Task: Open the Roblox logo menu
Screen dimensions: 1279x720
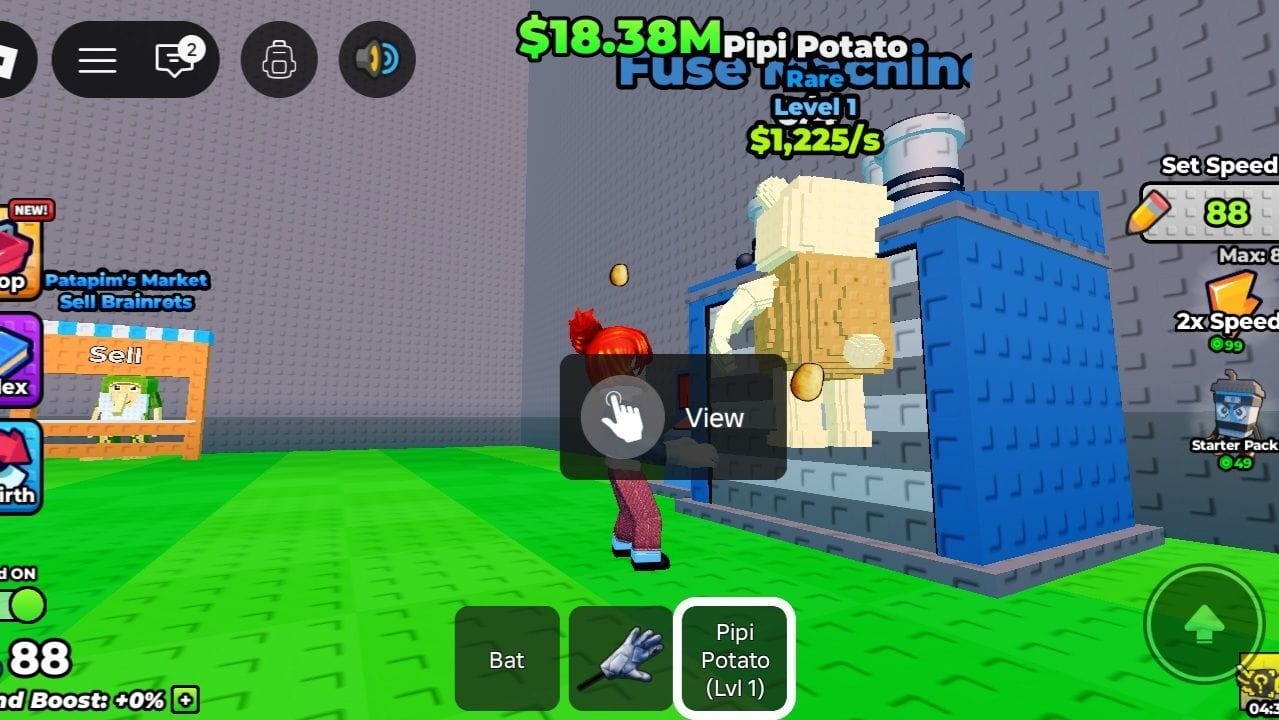Action: tap(12, 60)
